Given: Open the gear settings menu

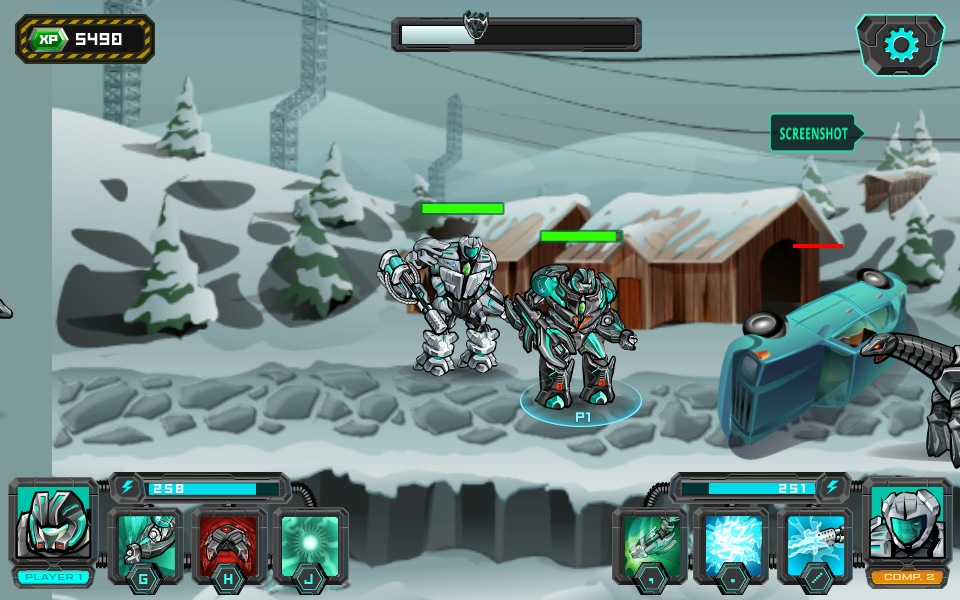Looking at the screenshot, I should pos(900,45).
